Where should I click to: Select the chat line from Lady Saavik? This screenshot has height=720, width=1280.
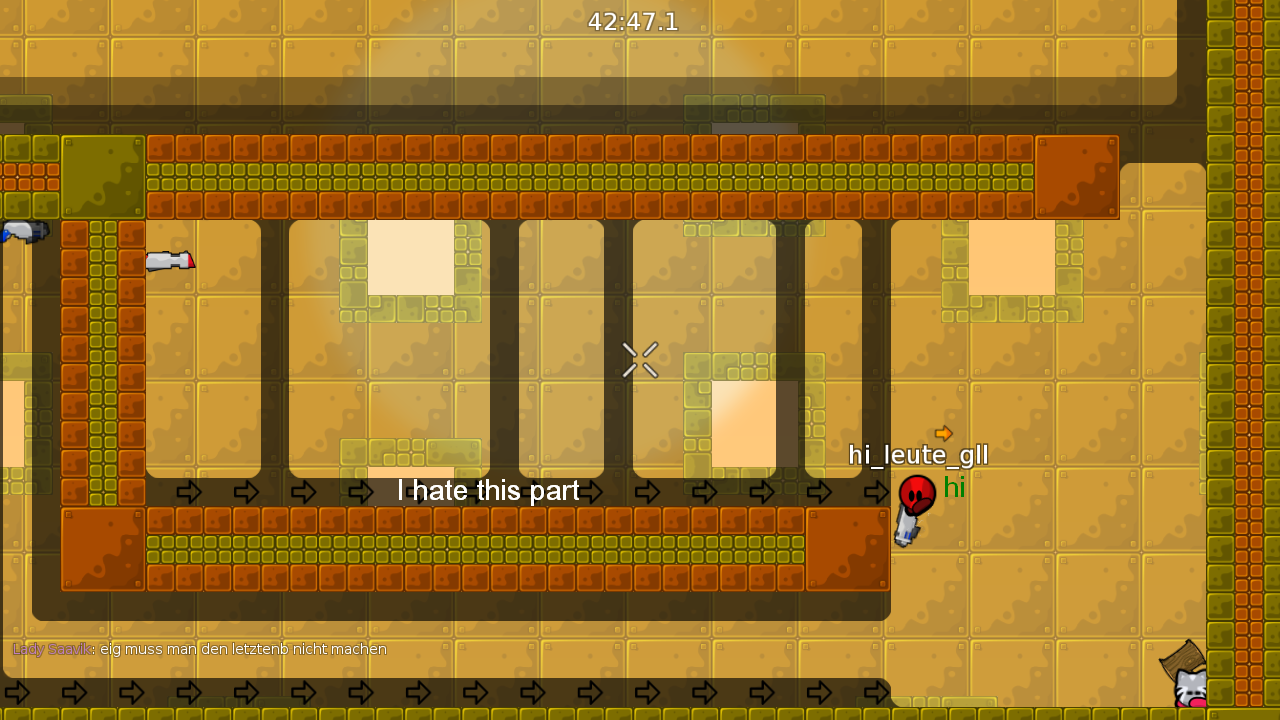(195, 649)
